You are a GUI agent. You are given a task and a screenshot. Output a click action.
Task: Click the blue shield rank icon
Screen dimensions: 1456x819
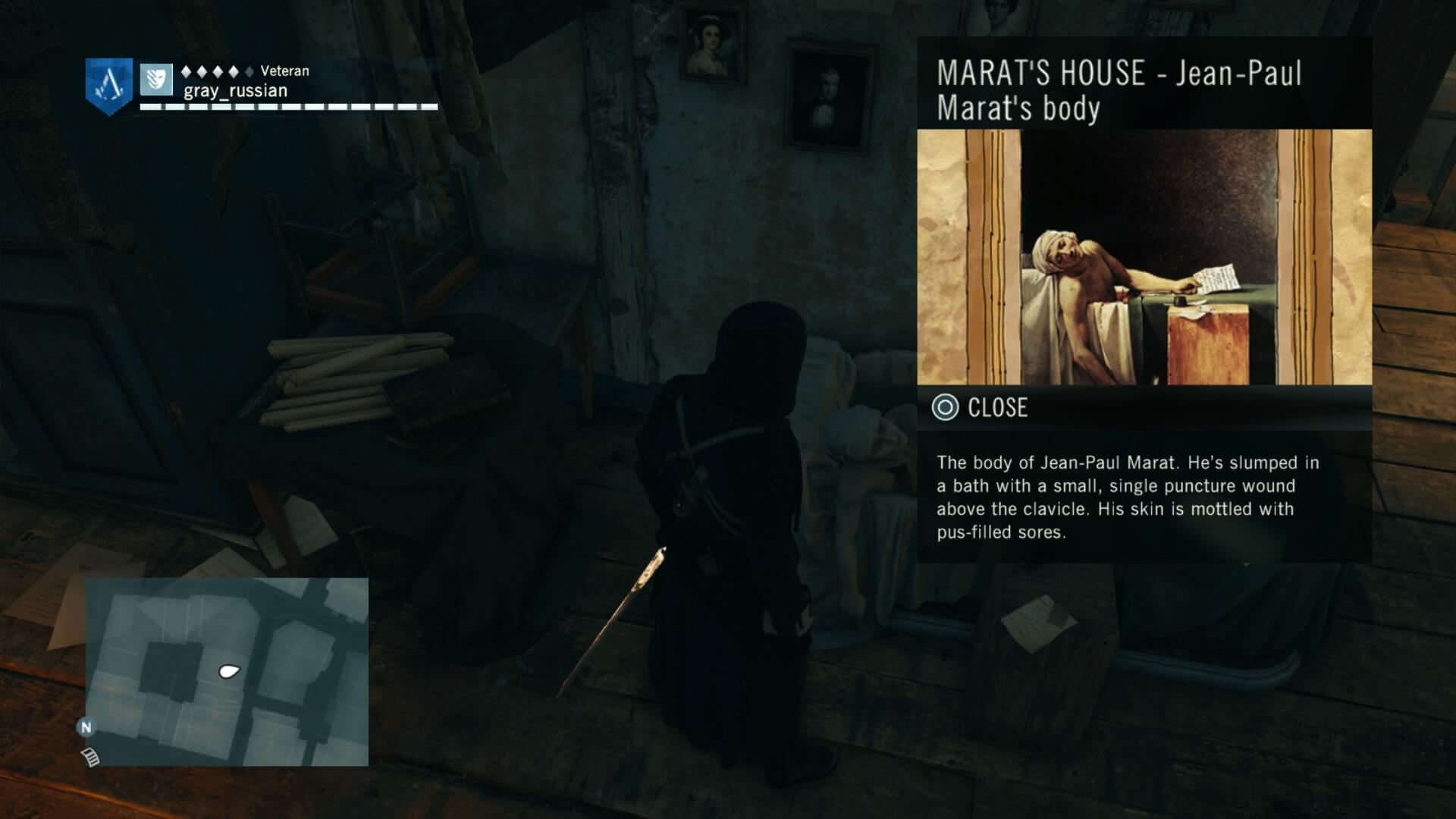(155, 81)
